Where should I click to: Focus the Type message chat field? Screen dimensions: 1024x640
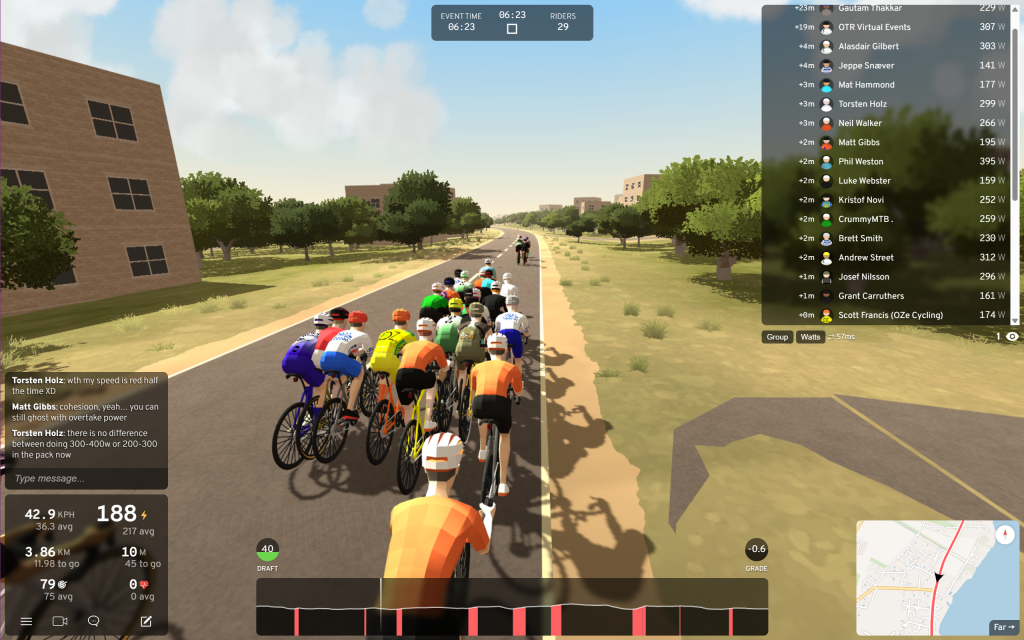[84, 478]
